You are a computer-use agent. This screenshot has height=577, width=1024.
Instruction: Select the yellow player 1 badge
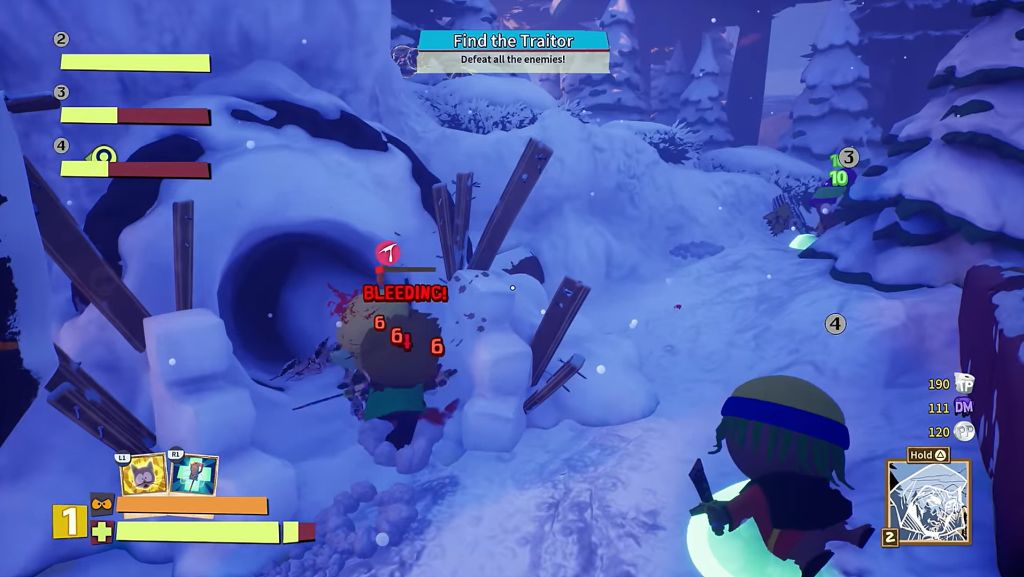click(69, 521)
